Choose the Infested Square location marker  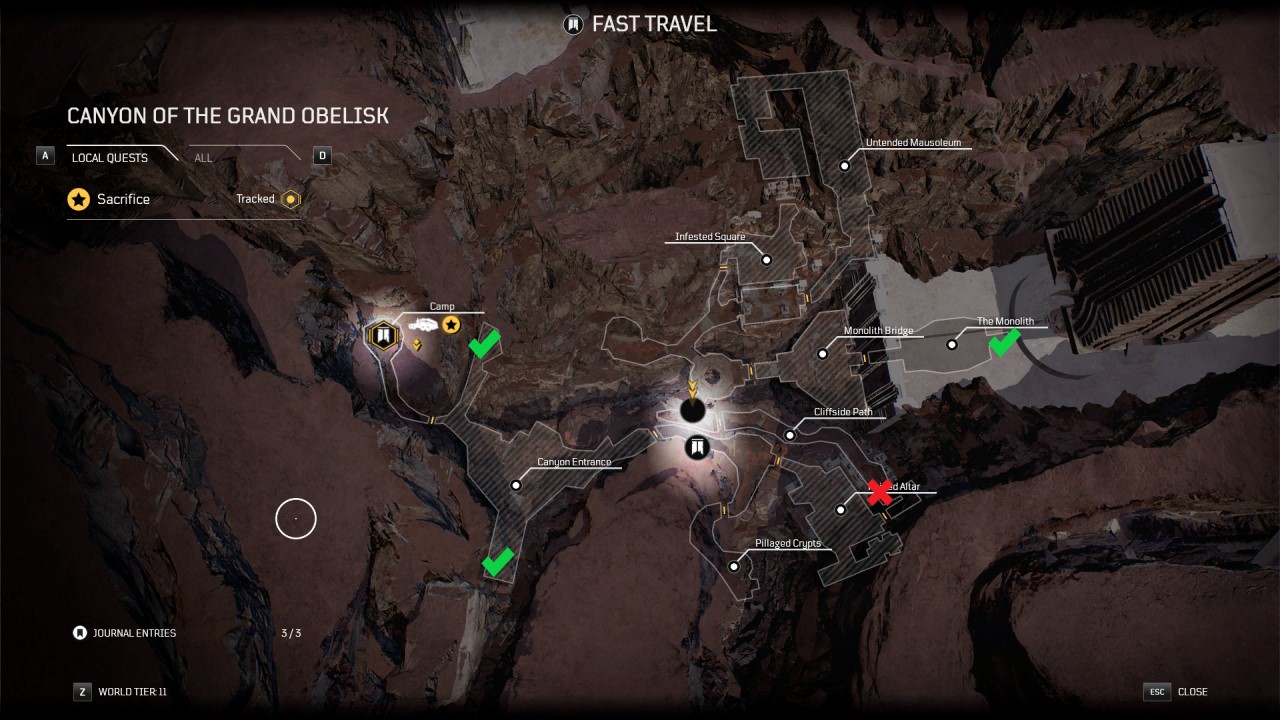(767, 260)
